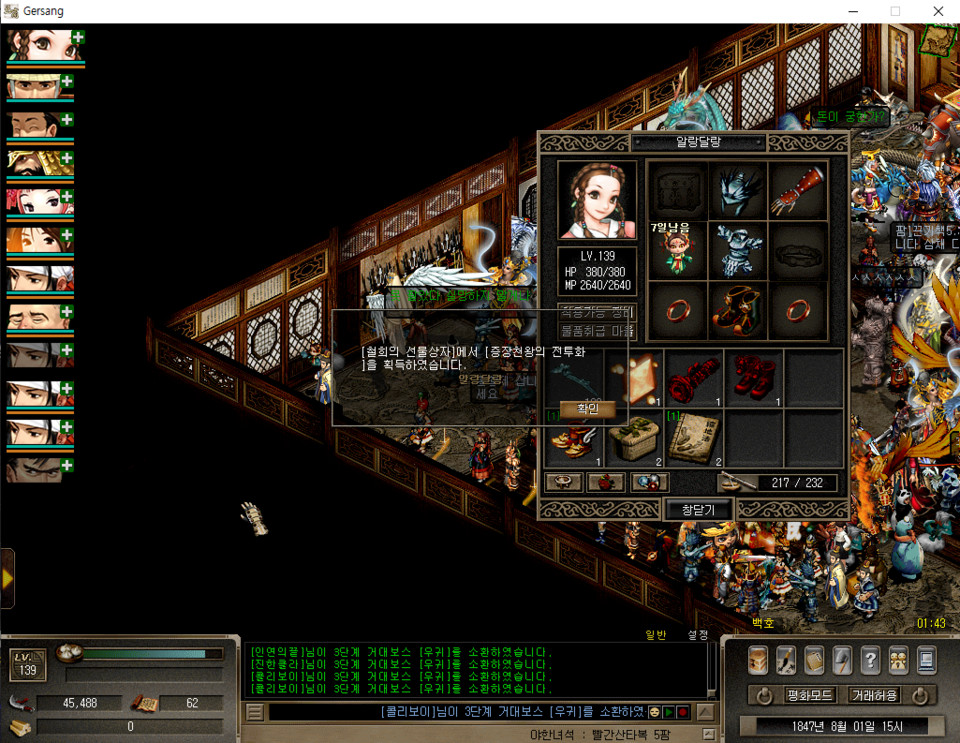
Task: Select the equipped red clawed gauntlet
Action: pyautogui.click(x=797, y=190)
